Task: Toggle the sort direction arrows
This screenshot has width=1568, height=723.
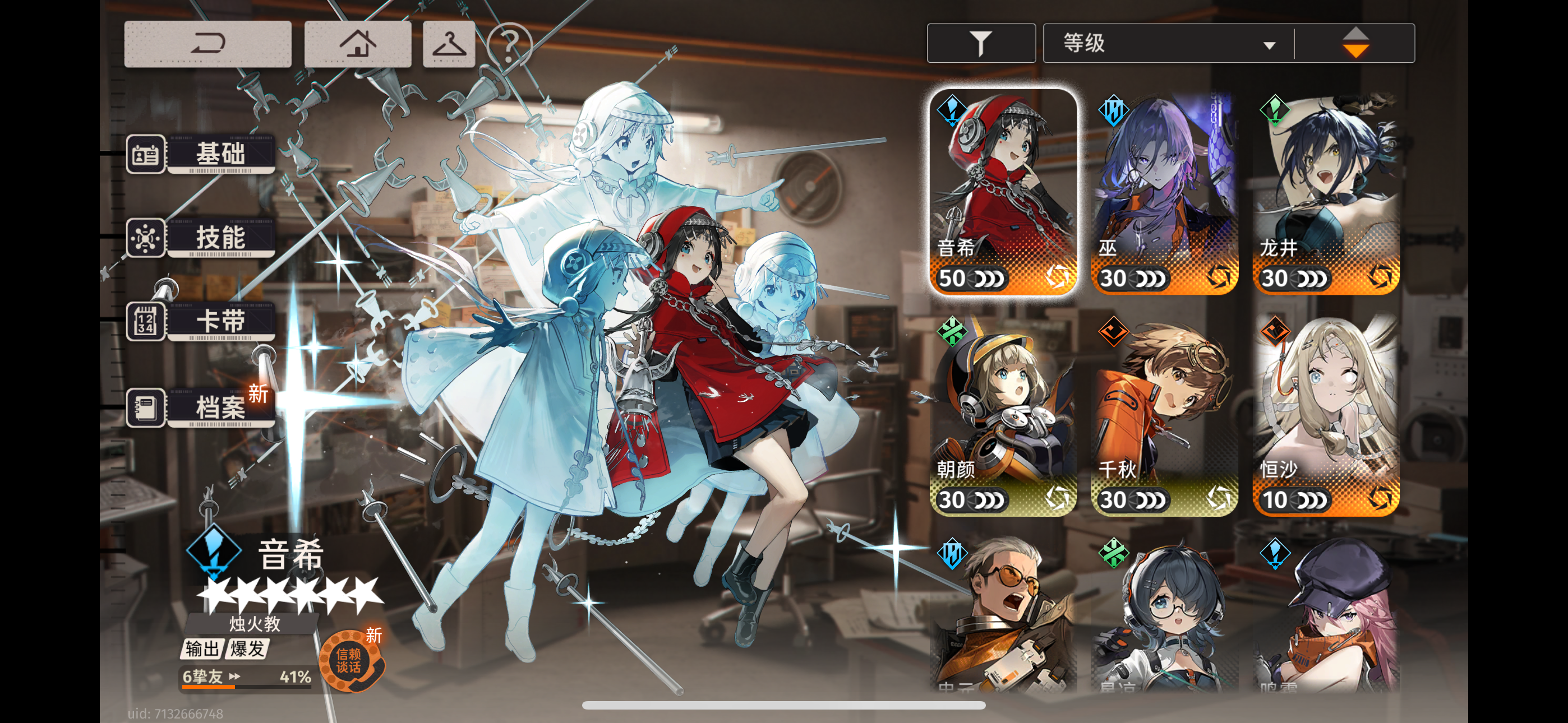Action: pyautogui.click(x=1356, y=43)
